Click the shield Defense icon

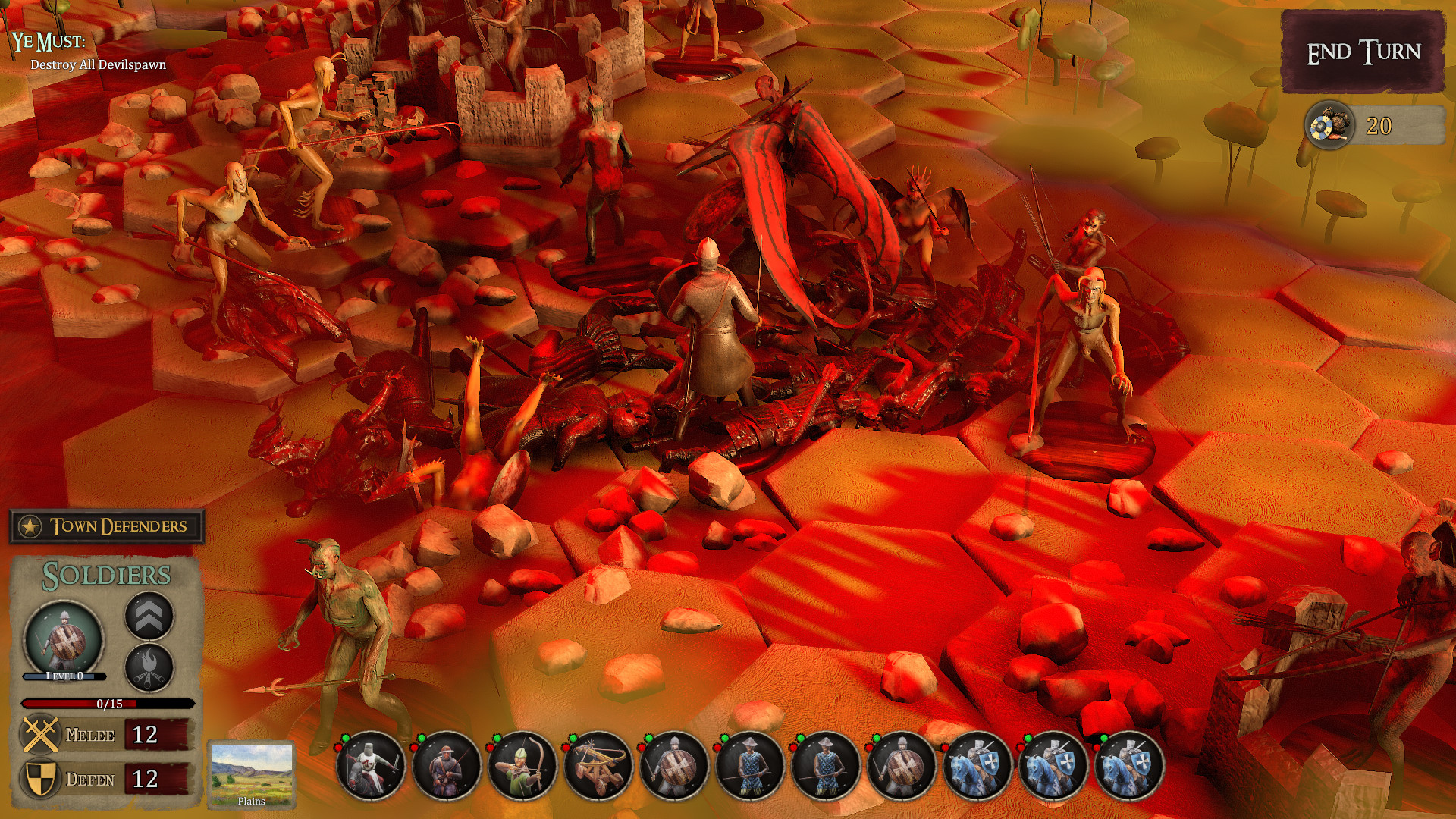pos(40,779)
